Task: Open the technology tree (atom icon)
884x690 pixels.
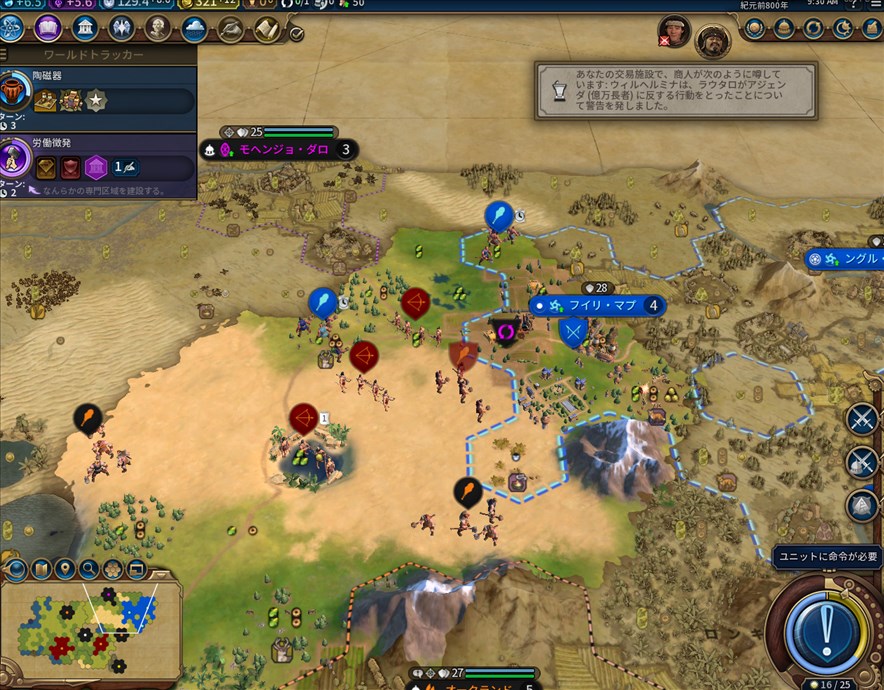Action: click(x=12, y=28)
